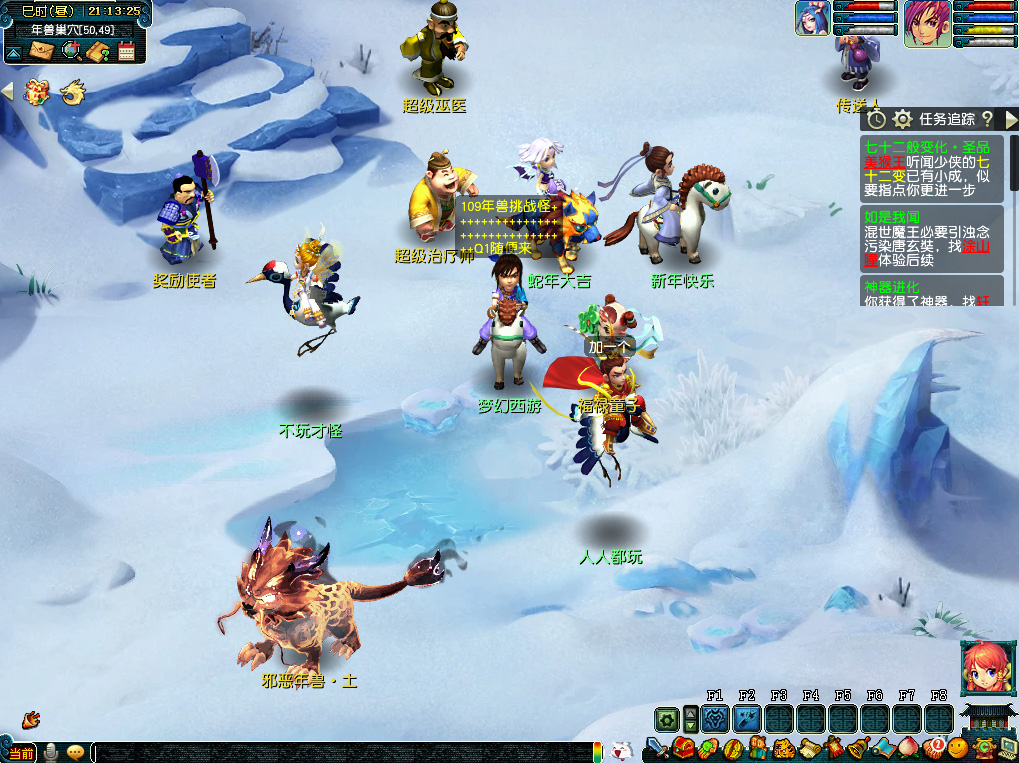Collapse the quest tracker with the arrow

click(x=1010, y=119)
